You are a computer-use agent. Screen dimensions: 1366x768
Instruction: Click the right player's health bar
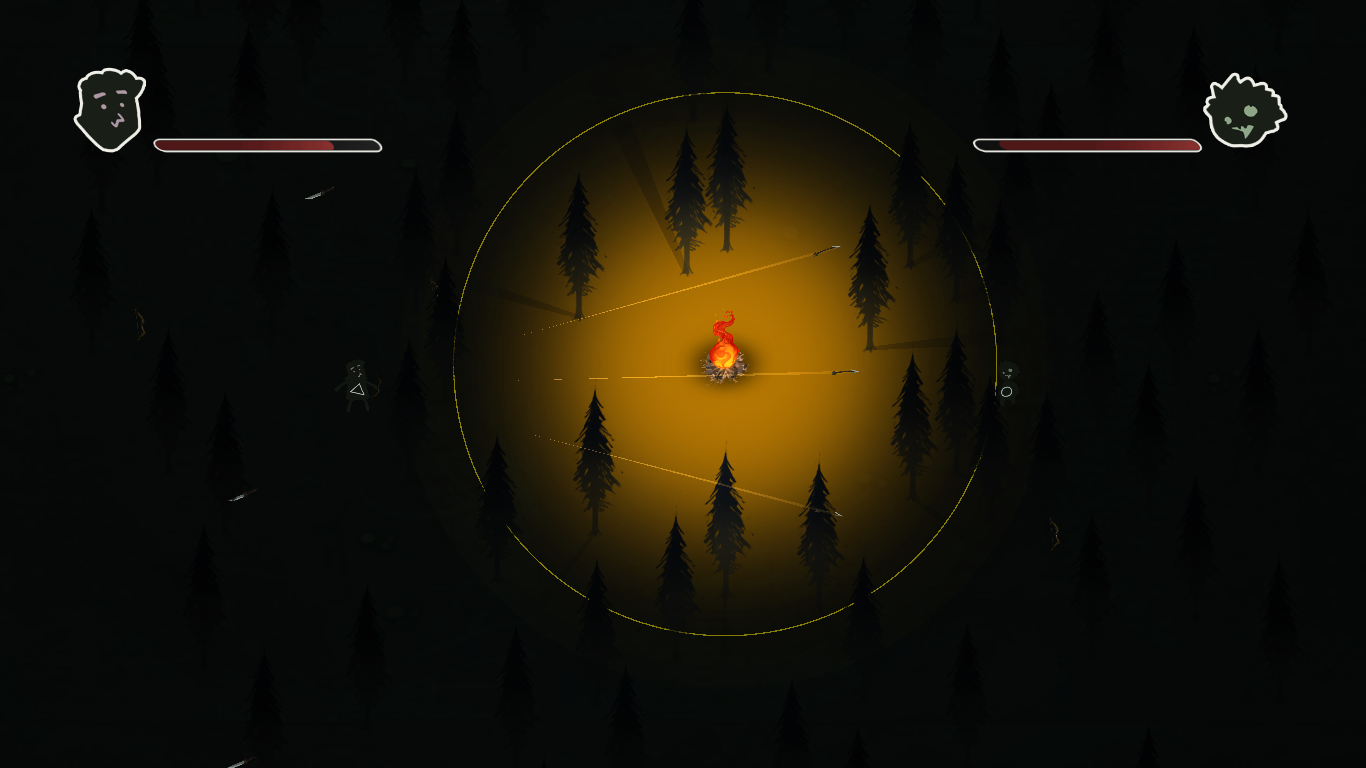pos(1087,144)
